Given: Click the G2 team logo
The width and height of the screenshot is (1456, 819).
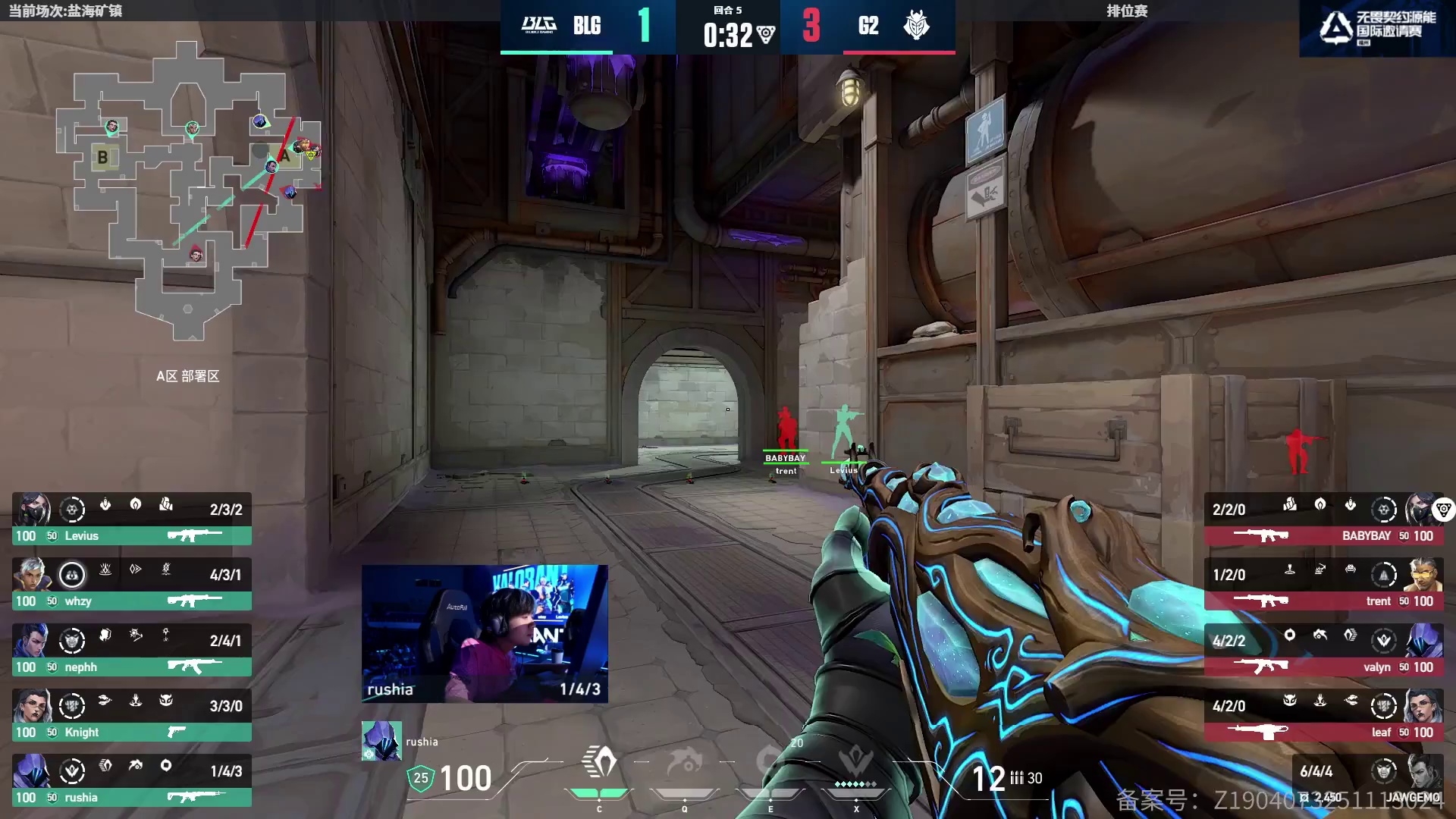Looking at the screenshot, I should [x=916, y=25].
